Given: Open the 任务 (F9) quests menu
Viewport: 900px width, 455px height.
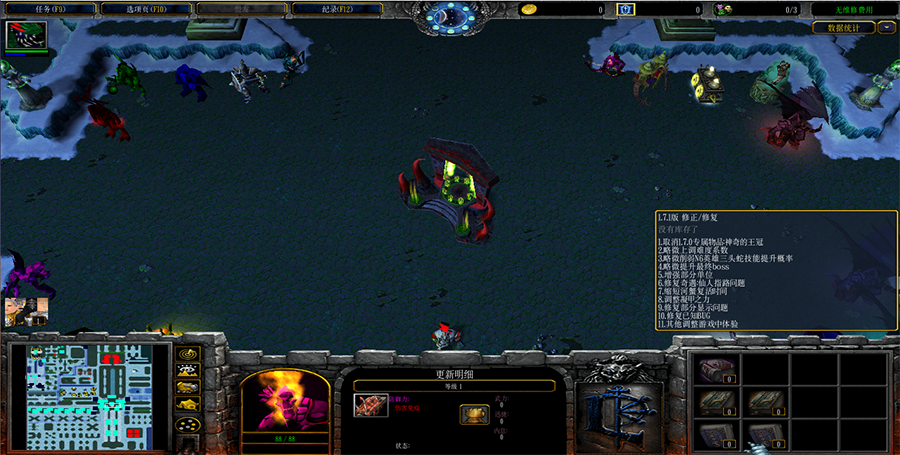Looking at the screenshot, I should [50, 9].
